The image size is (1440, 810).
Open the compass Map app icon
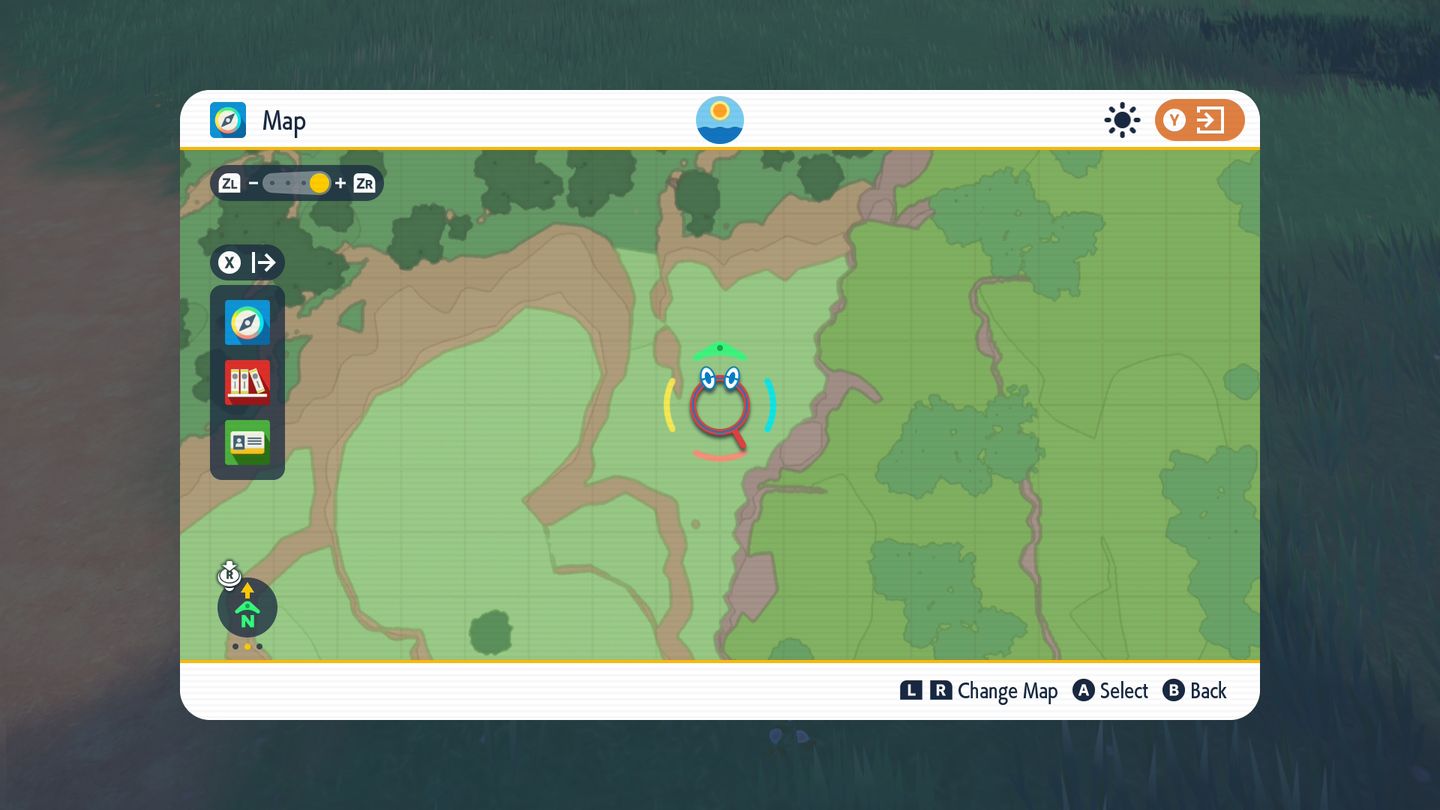click(x=247, y=322)
